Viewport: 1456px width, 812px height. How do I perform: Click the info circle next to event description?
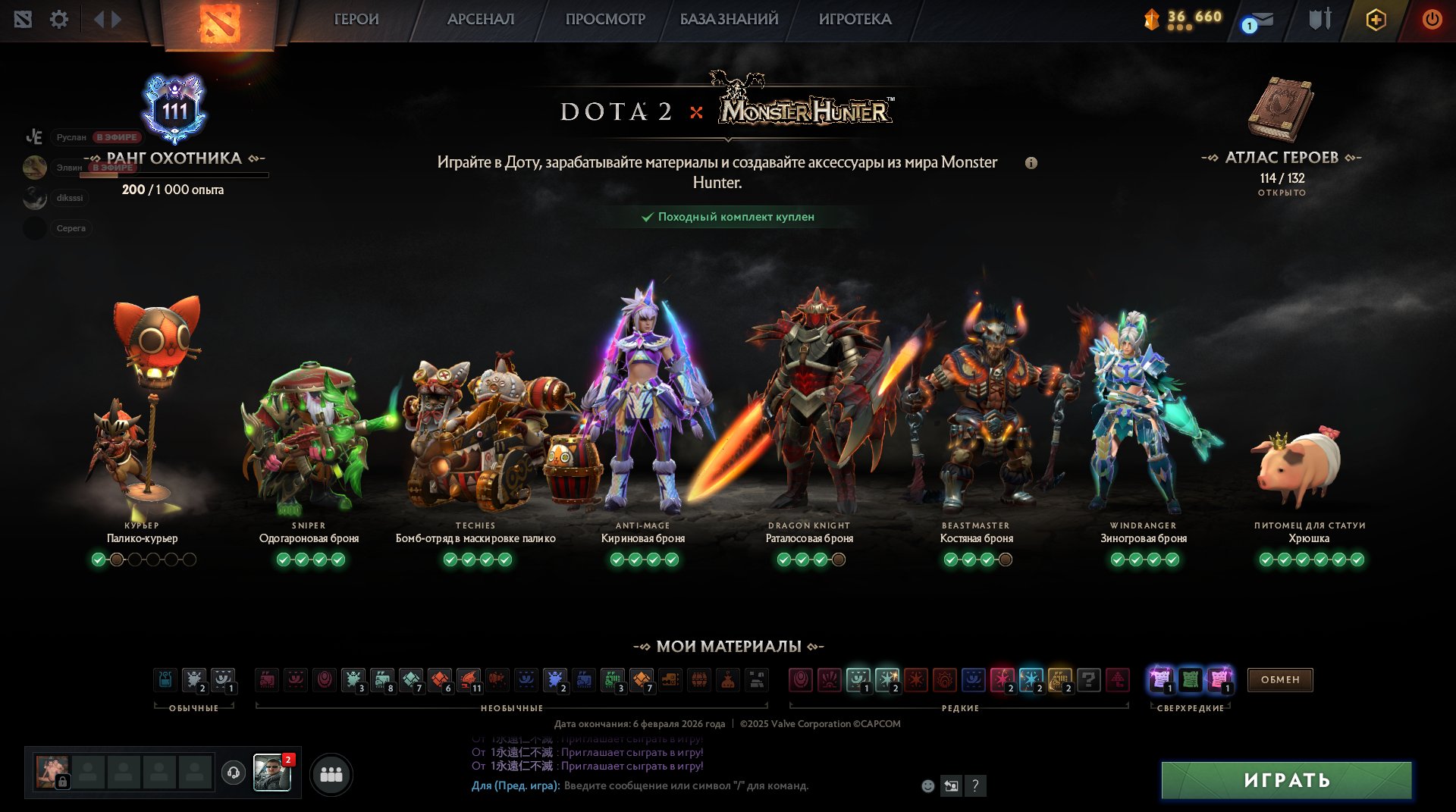tap(1032, 162)
